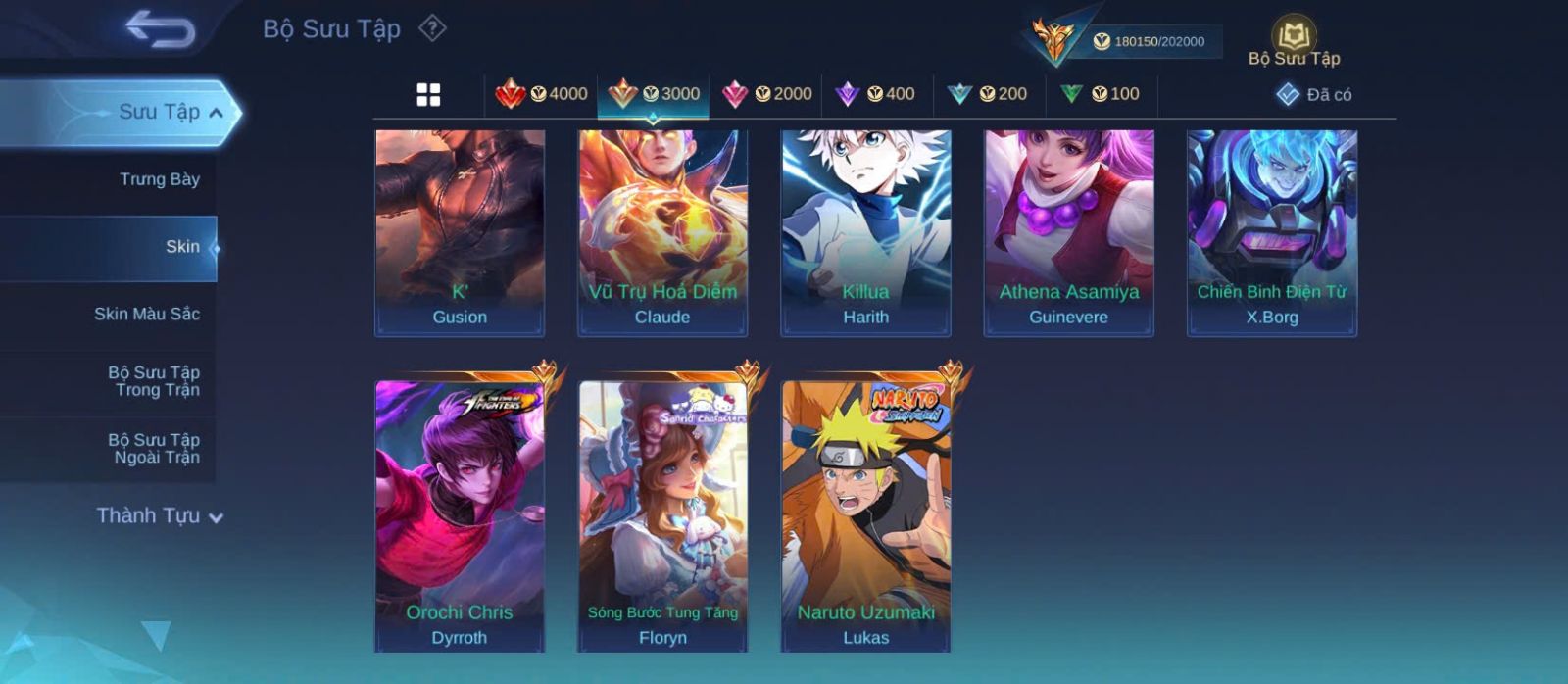Open Bộ Sưu Tập Trong Trận

pos(154,381)
